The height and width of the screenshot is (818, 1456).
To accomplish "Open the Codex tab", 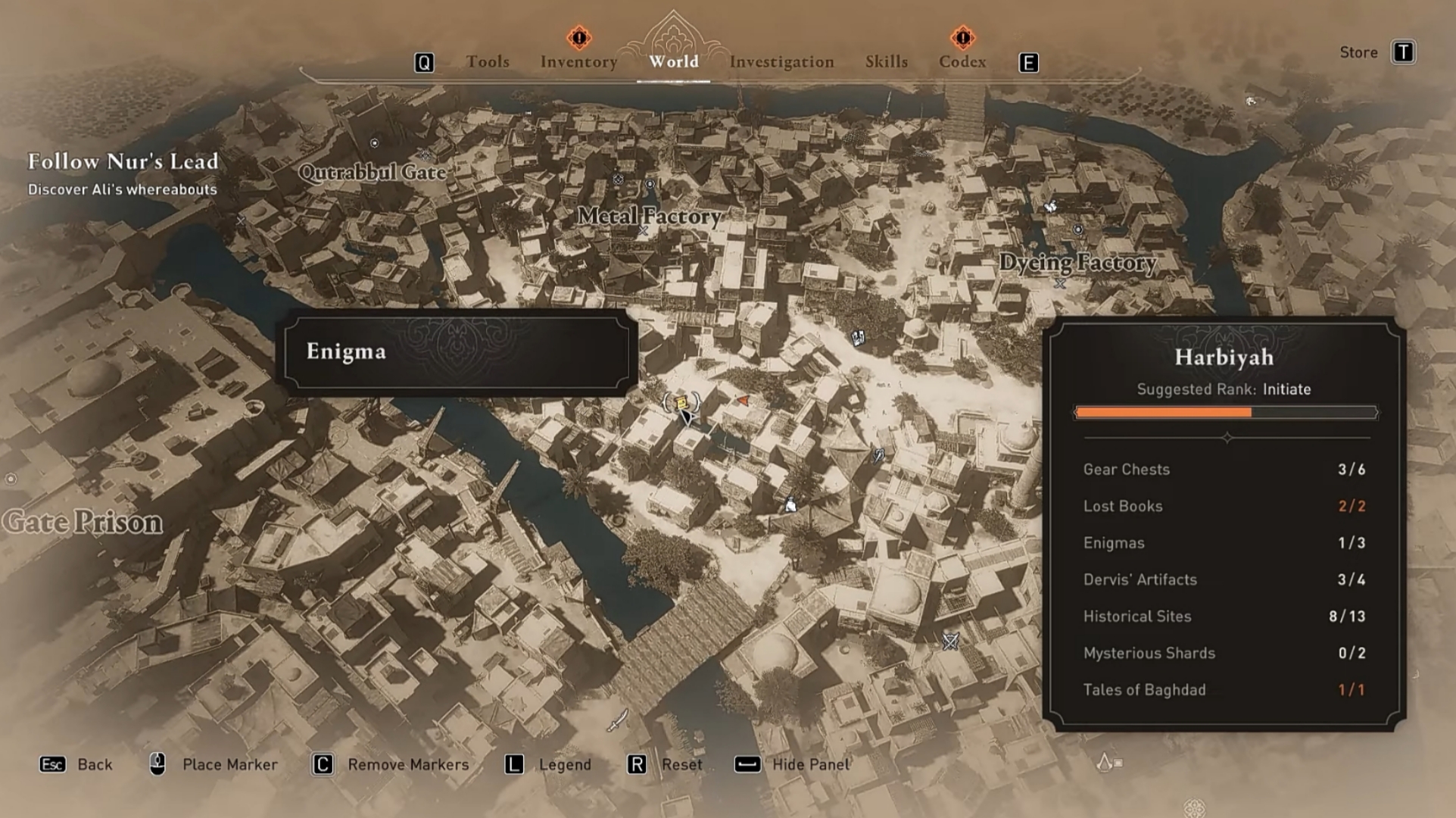I will pyautogui.click(x=962, y=61).
